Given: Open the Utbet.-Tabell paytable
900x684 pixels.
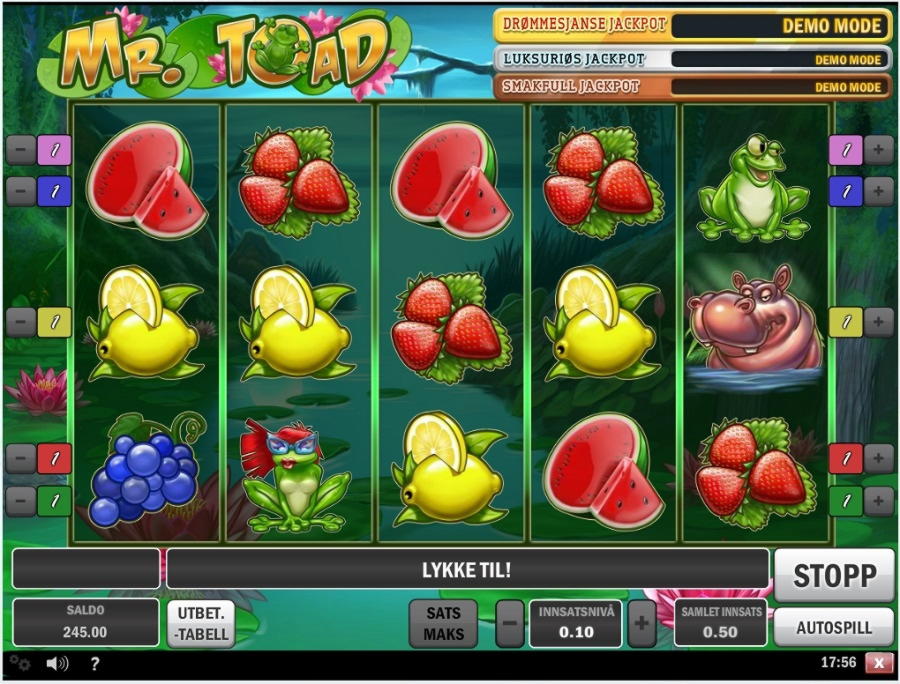Looking at the screenshot, I should pyautogui.click(x=200, y=624).
